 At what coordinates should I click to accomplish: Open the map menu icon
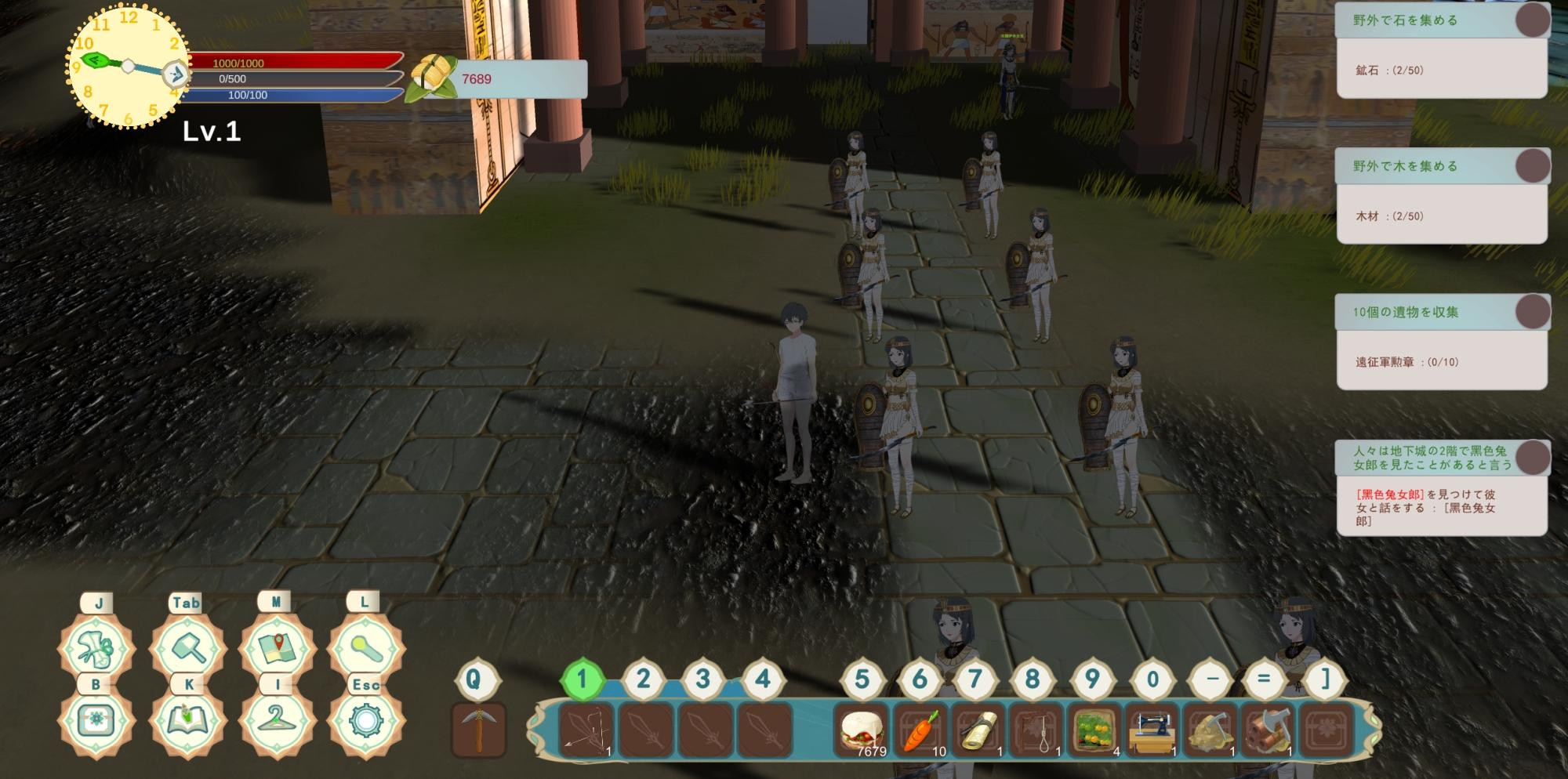click(276, 649)
